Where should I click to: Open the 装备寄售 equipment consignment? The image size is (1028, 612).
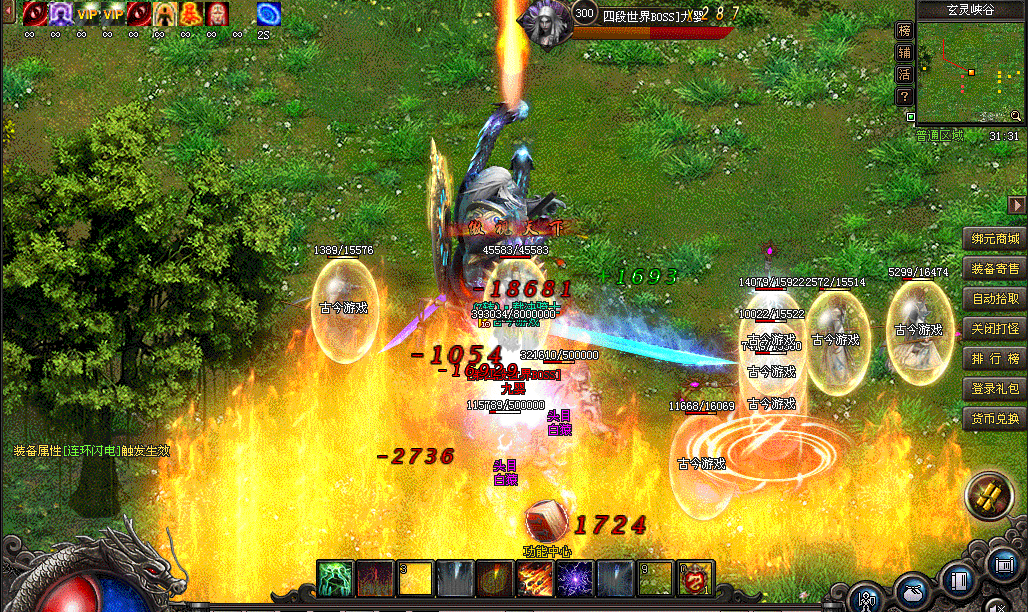point(994,269)
